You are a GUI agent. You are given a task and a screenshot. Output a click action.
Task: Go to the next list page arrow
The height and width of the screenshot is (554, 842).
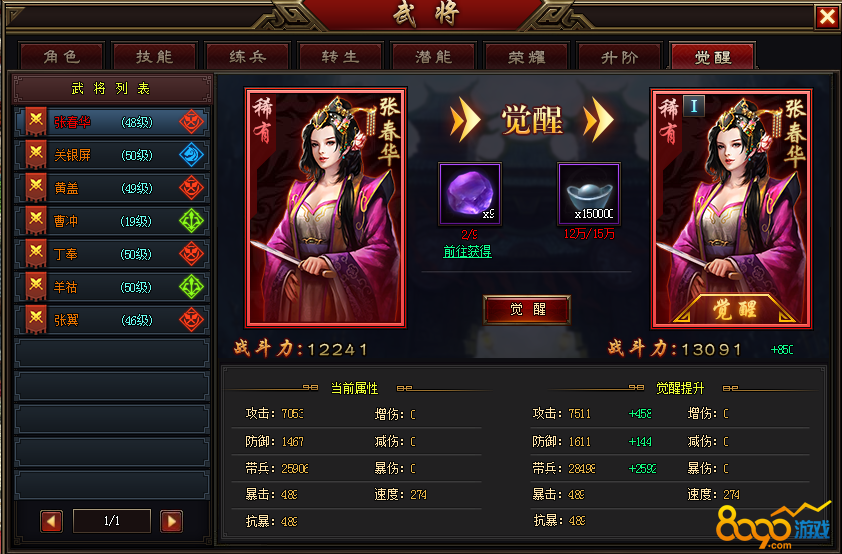pos(171,521)
